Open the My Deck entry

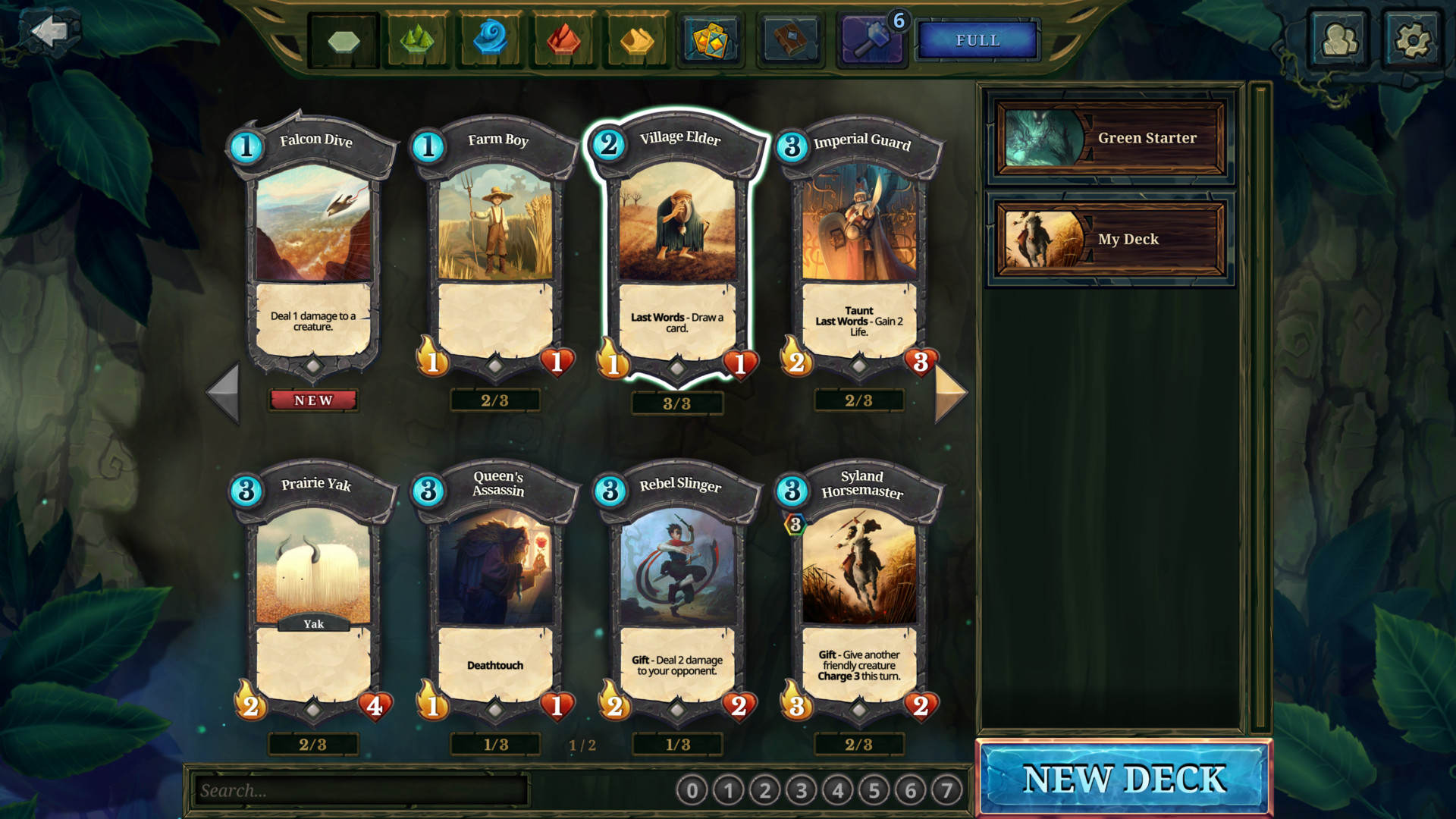click(1110, 239)
